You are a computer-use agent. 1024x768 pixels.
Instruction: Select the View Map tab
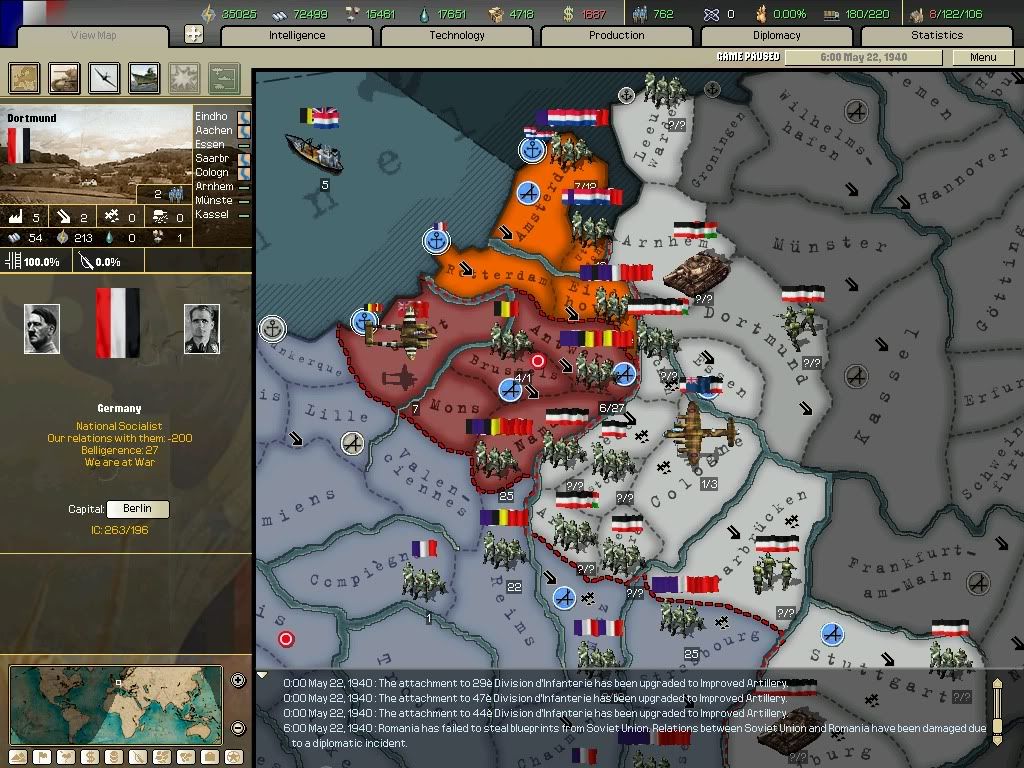click(94, 36)
